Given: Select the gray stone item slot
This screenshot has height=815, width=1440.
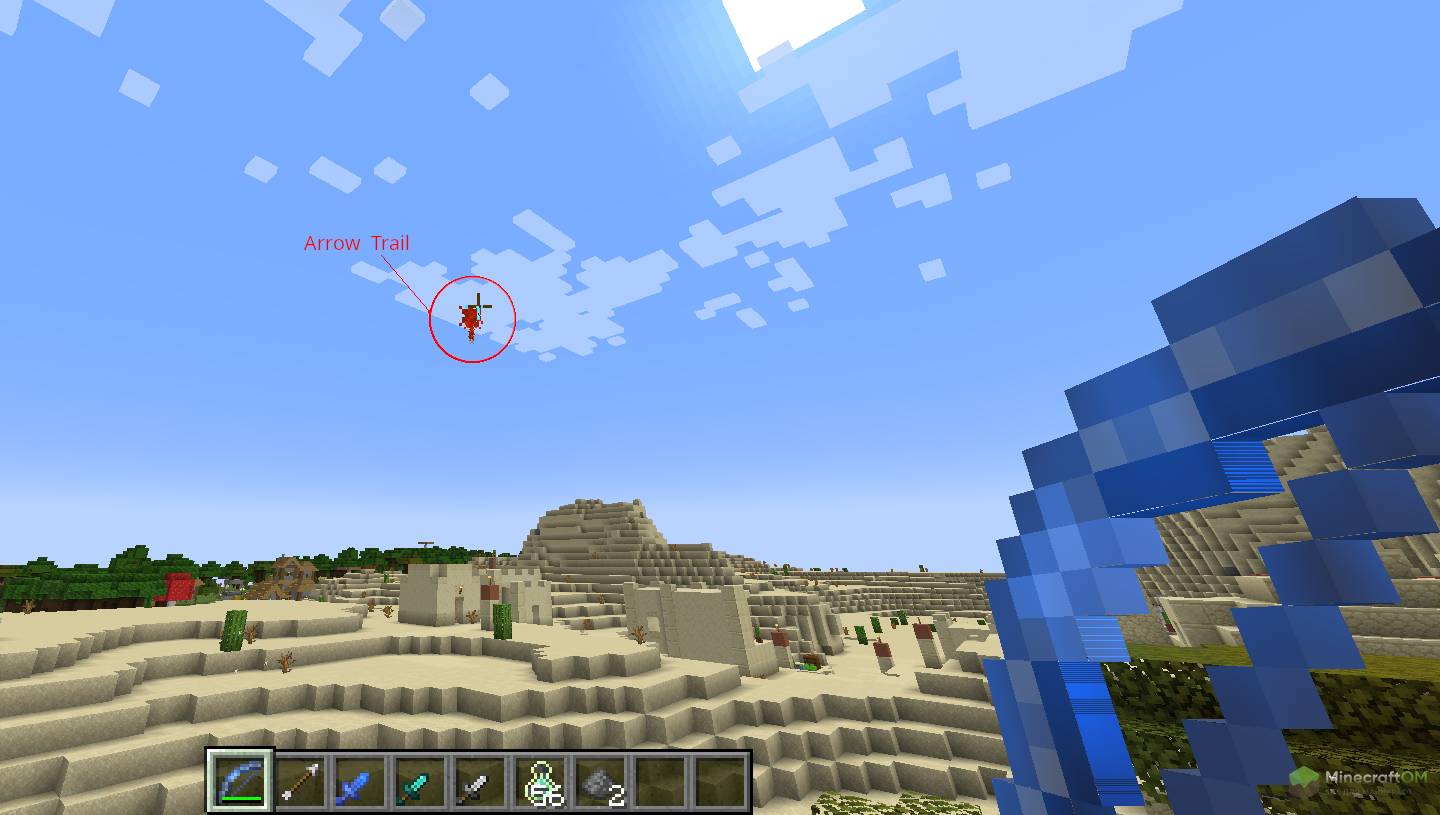Looking at the screenshot, I should (600, 781).
